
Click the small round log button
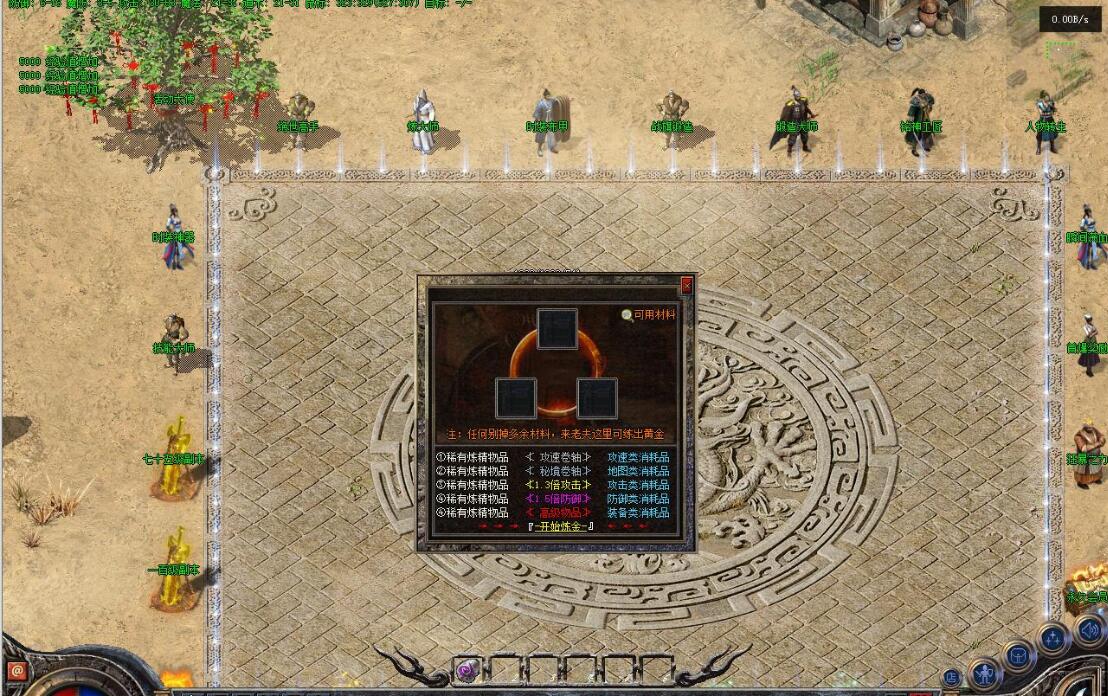pyautogui.click(x=951, y=677)
